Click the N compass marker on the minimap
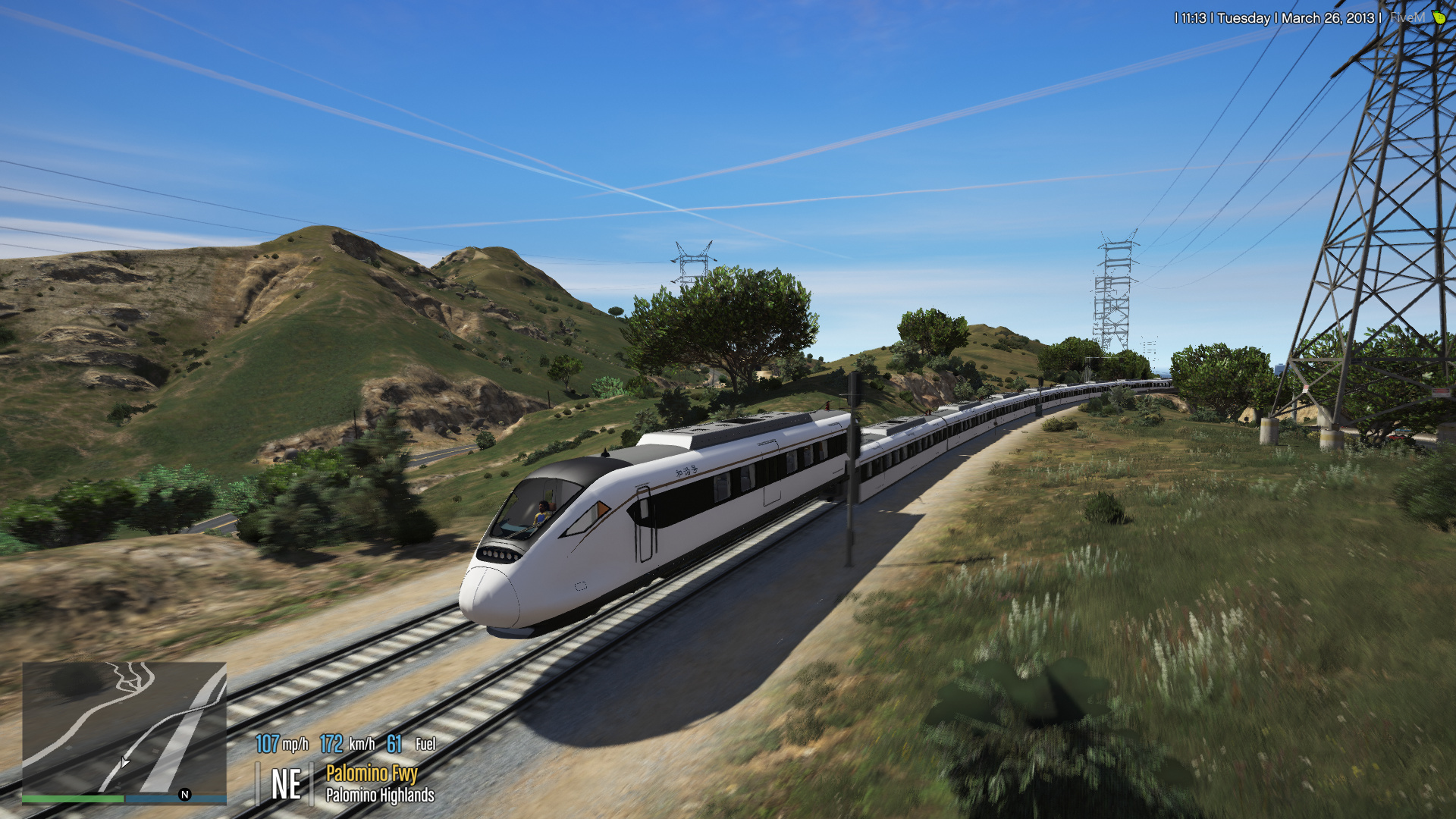The height and width of the screenshot is (819, 1456). click(x=184, y=795)
